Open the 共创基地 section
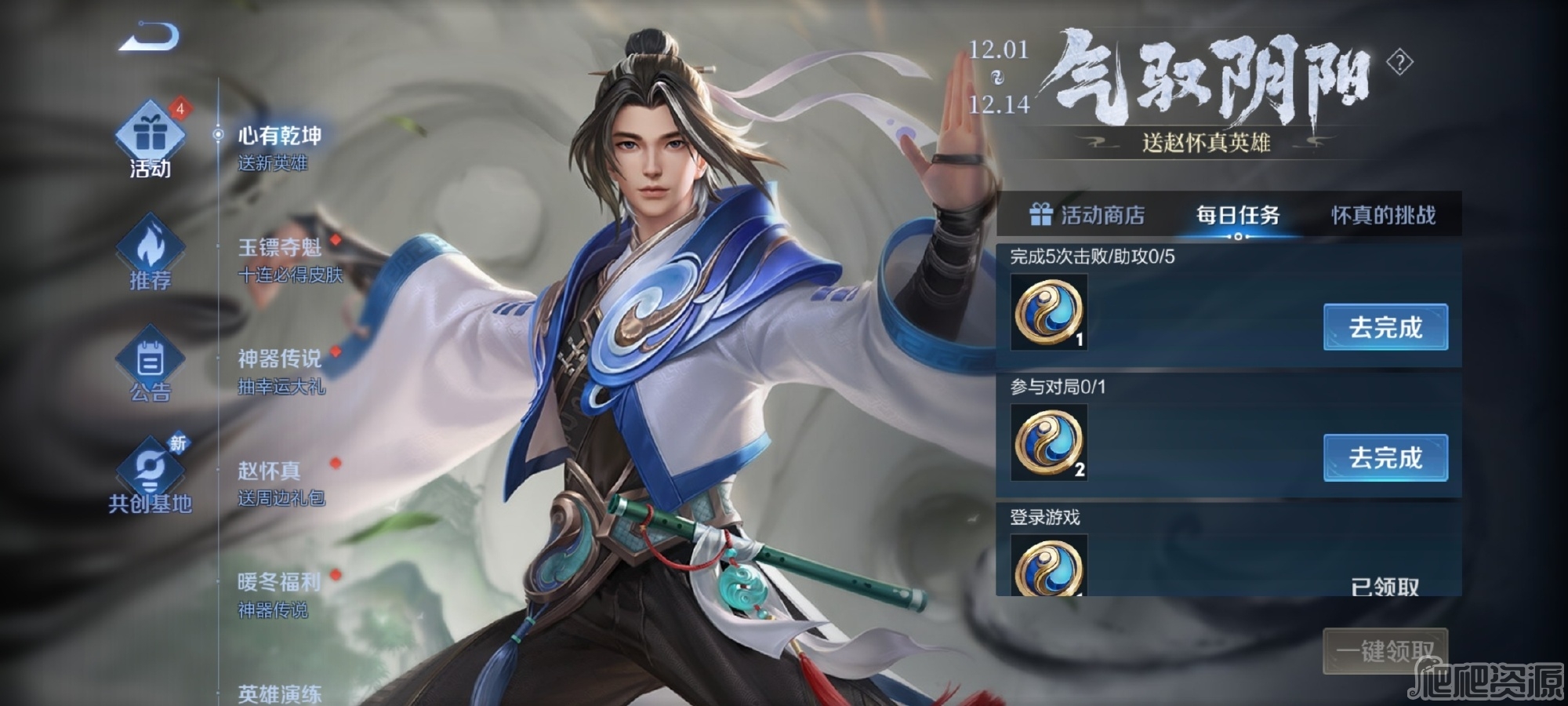 150,476
